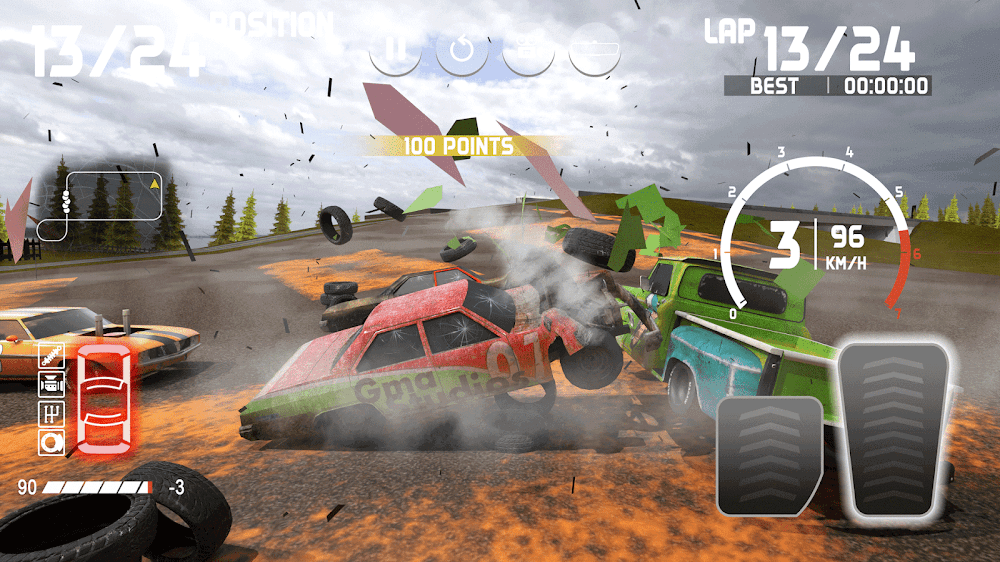Restart the race with the circular arrow
1000x562 pixels.
pyautogui.click(x=461, y=50)
